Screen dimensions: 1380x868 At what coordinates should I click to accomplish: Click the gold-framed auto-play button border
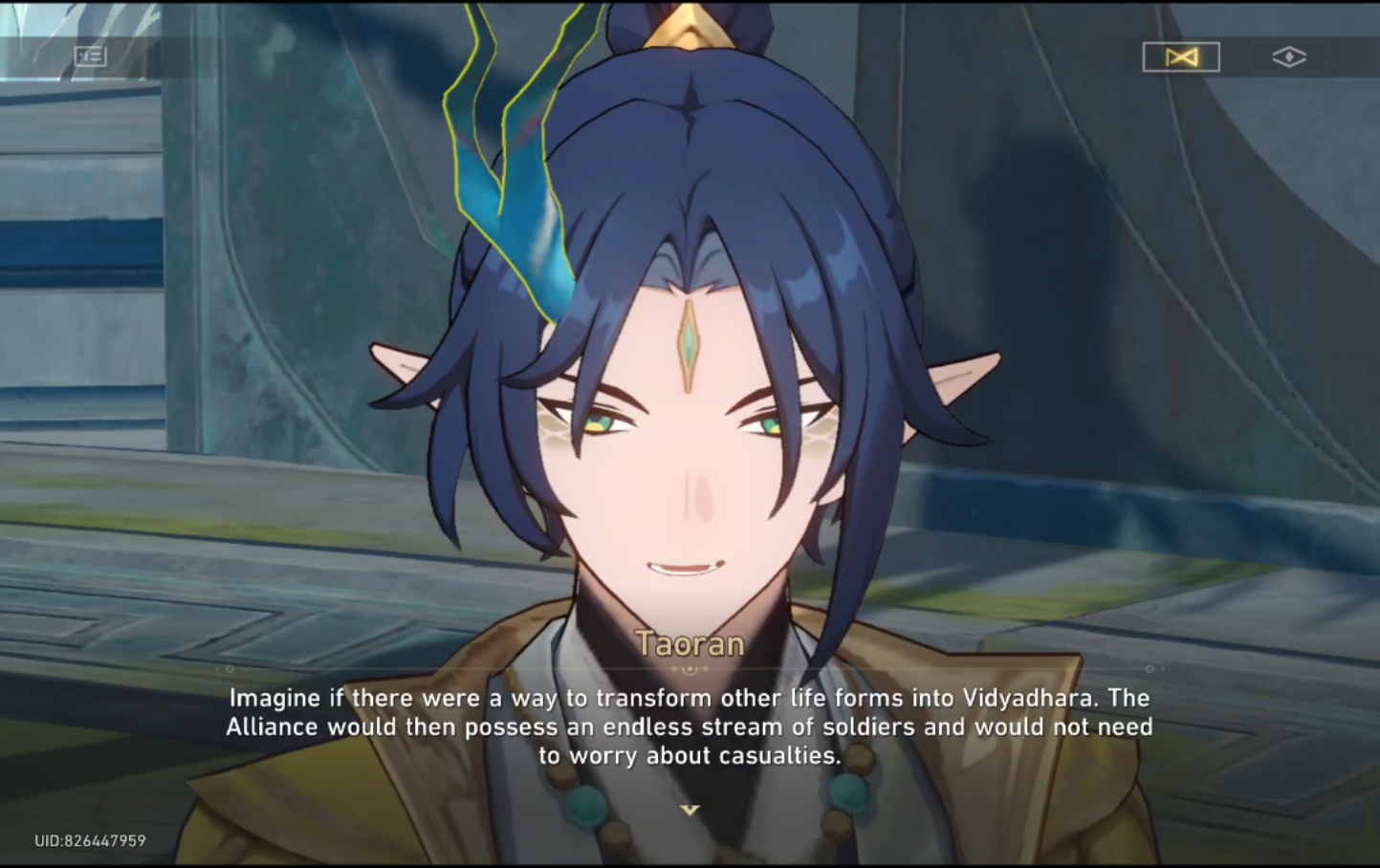1181,56
